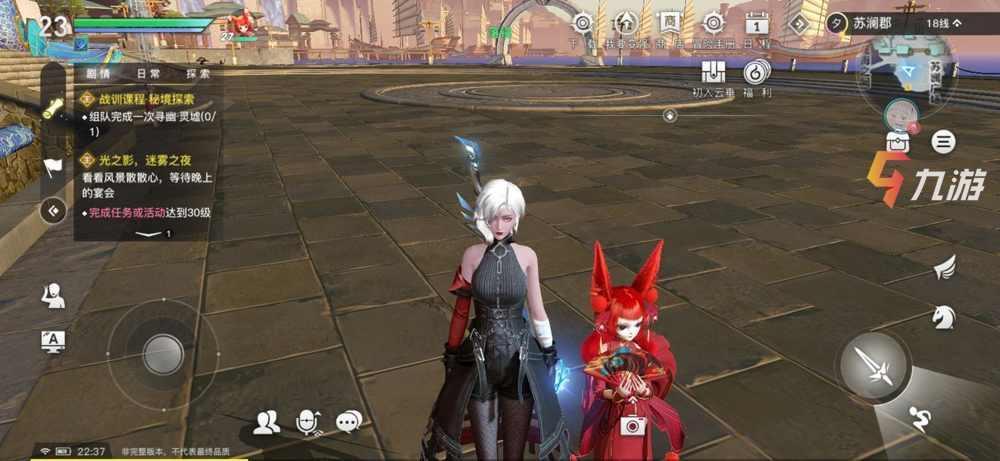This screenshot has width=1000, height=461.
Task: Open the 商店 shop icon
Action: click(x=668, y=24)
